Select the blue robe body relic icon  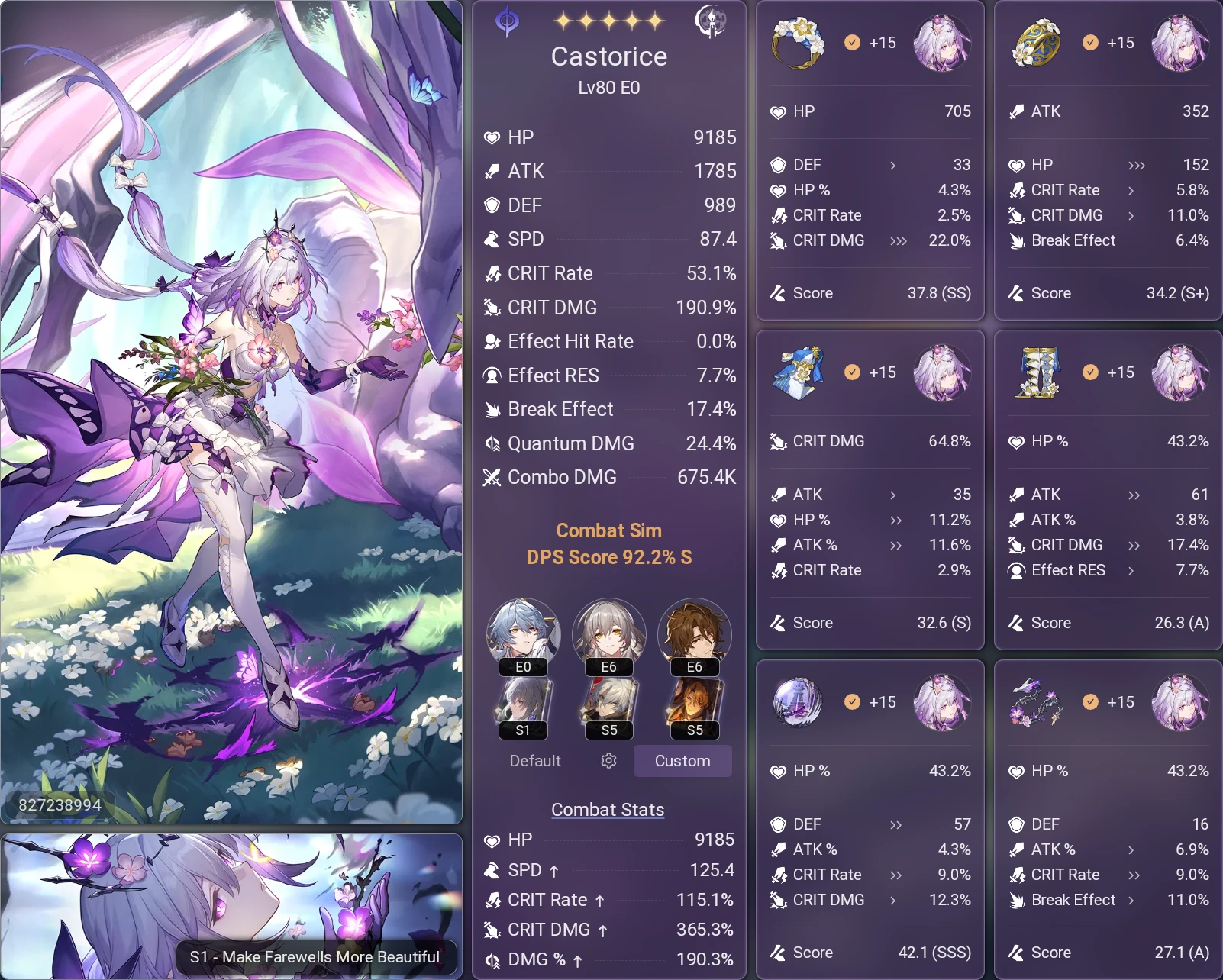[798, 373]
